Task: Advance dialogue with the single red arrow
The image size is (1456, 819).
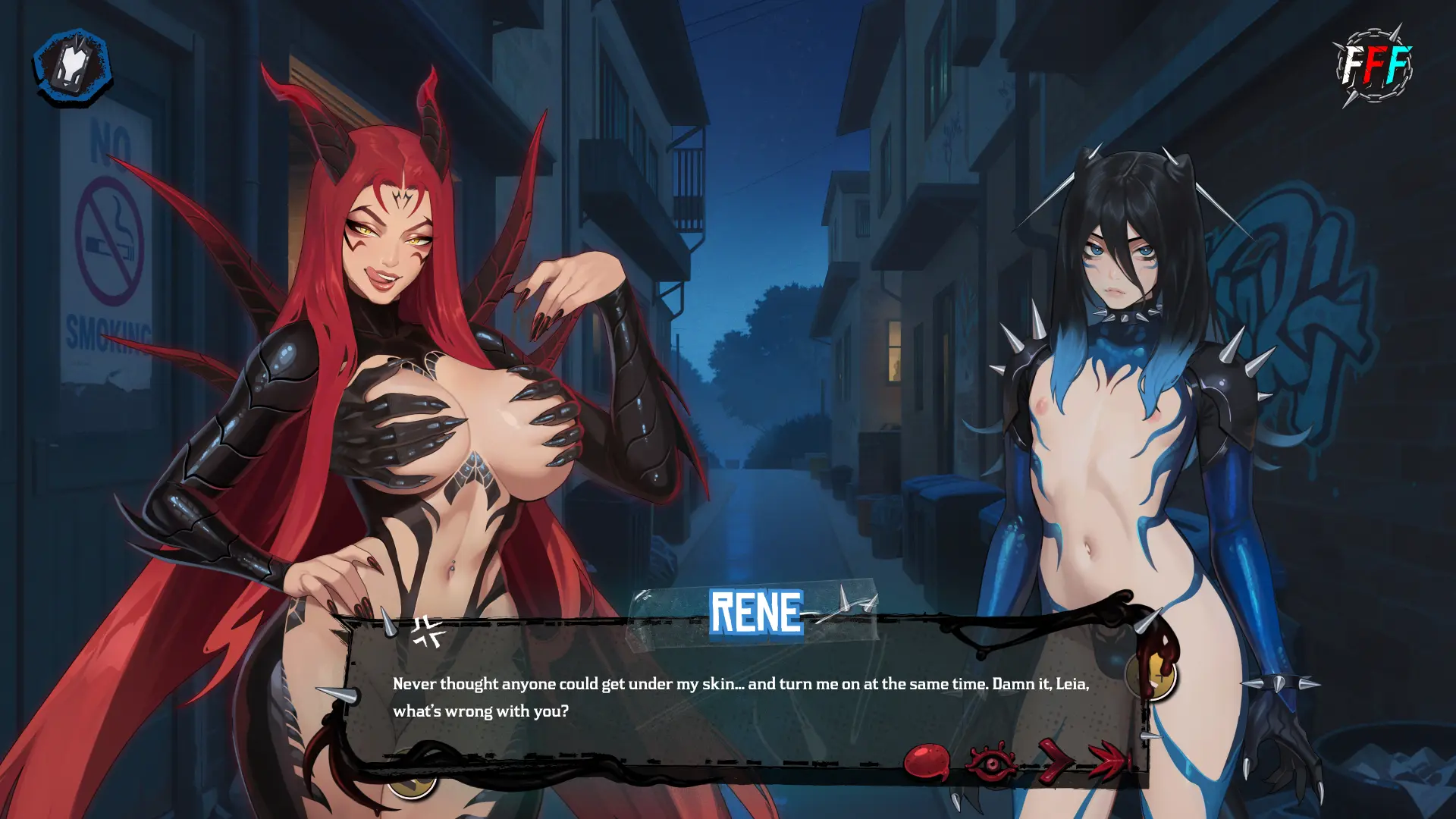Action: [x=1055, y=759]
